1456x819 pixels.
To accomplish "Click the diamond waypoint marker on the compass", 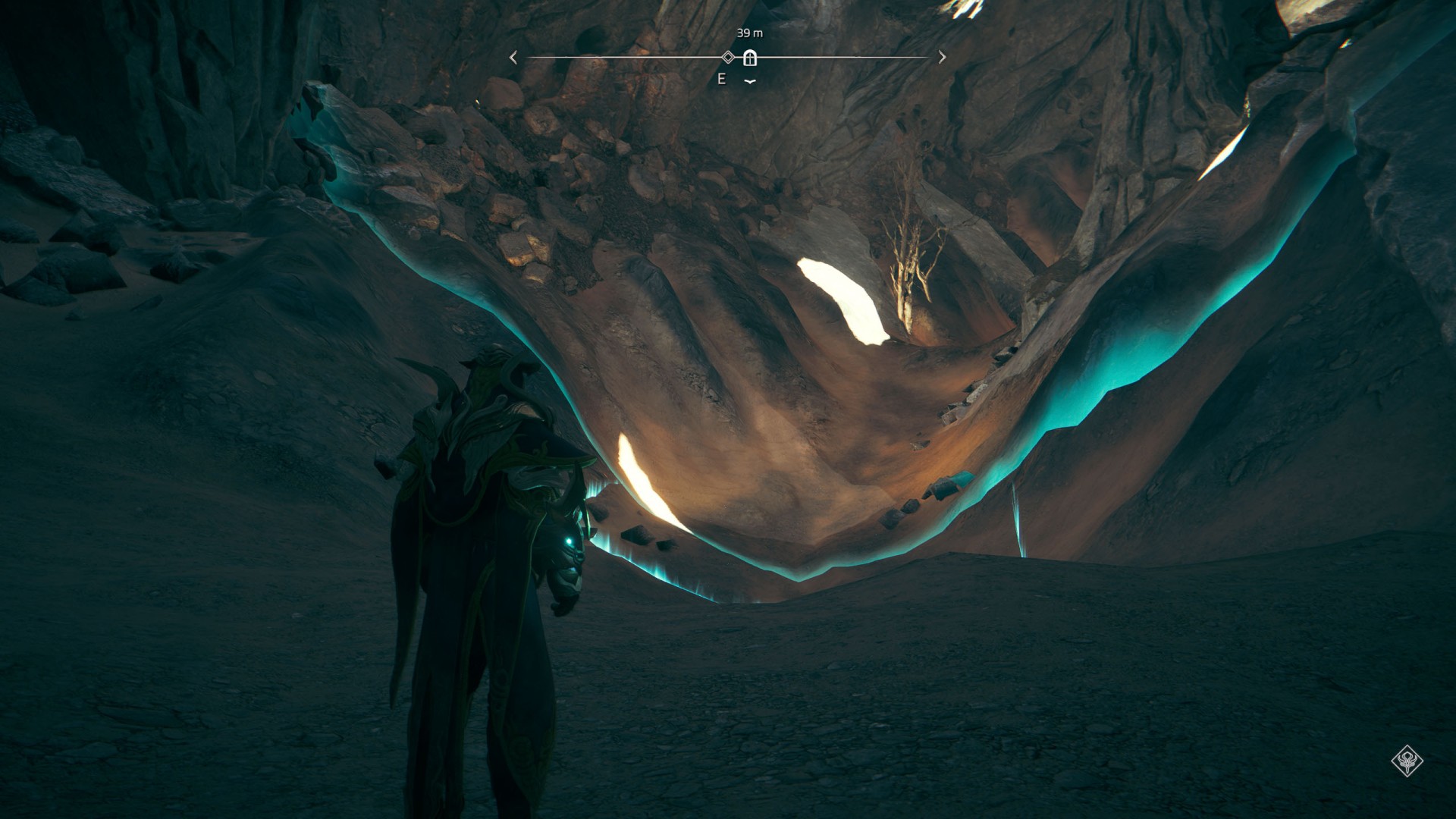I will (728, 57).
